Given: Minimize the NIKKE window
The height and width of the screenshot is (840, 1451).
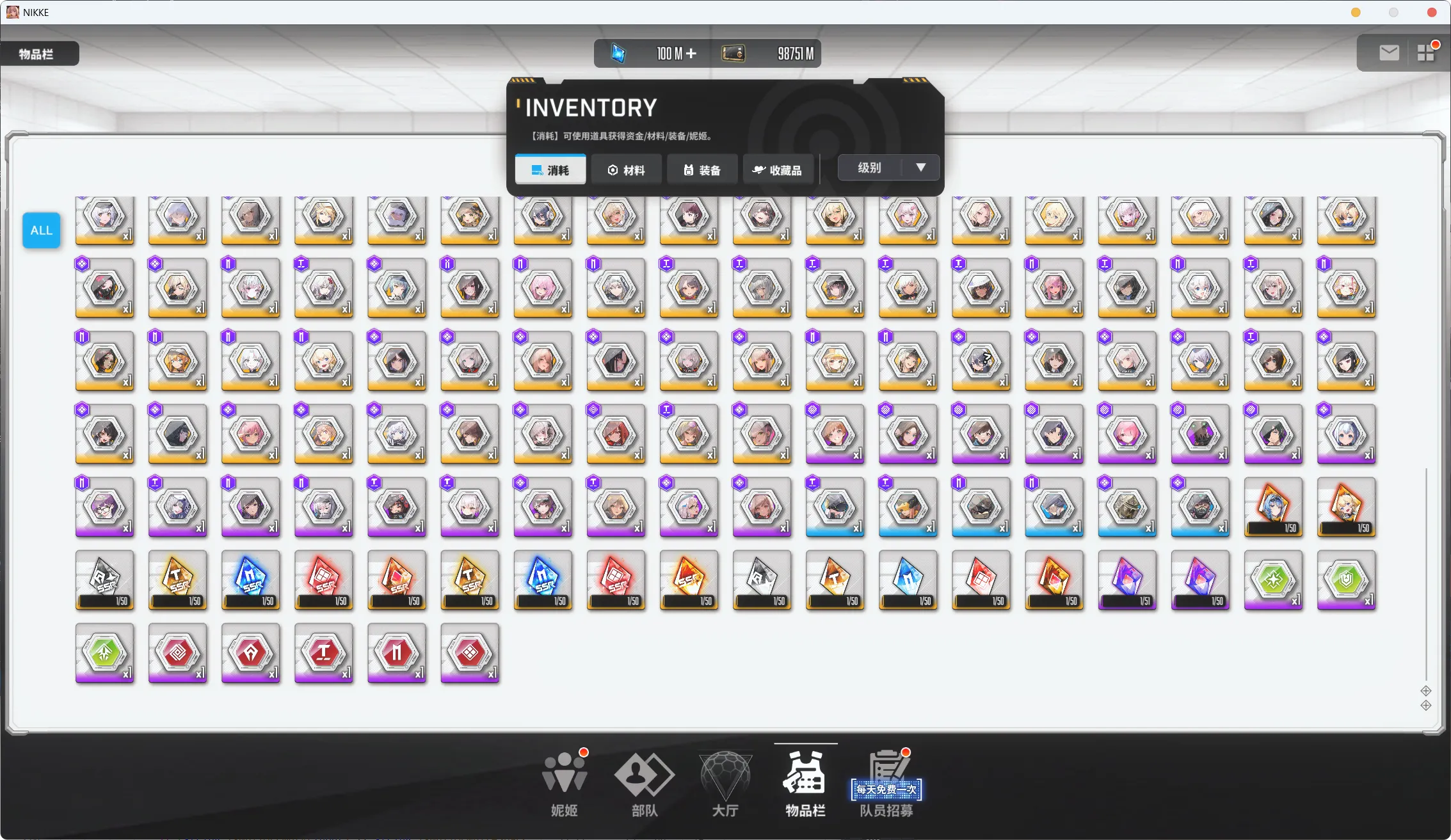Looking at the screenshot, I should pyautogui.click(x=1356, y=12).
